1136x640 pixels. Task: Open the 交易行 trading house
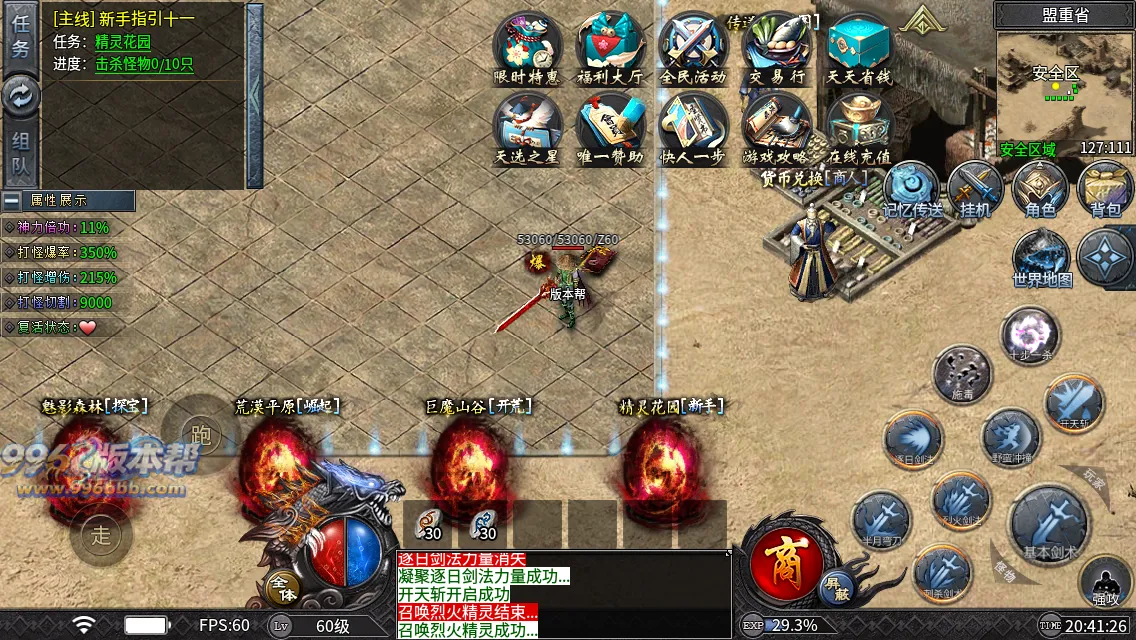coord(777,48)
